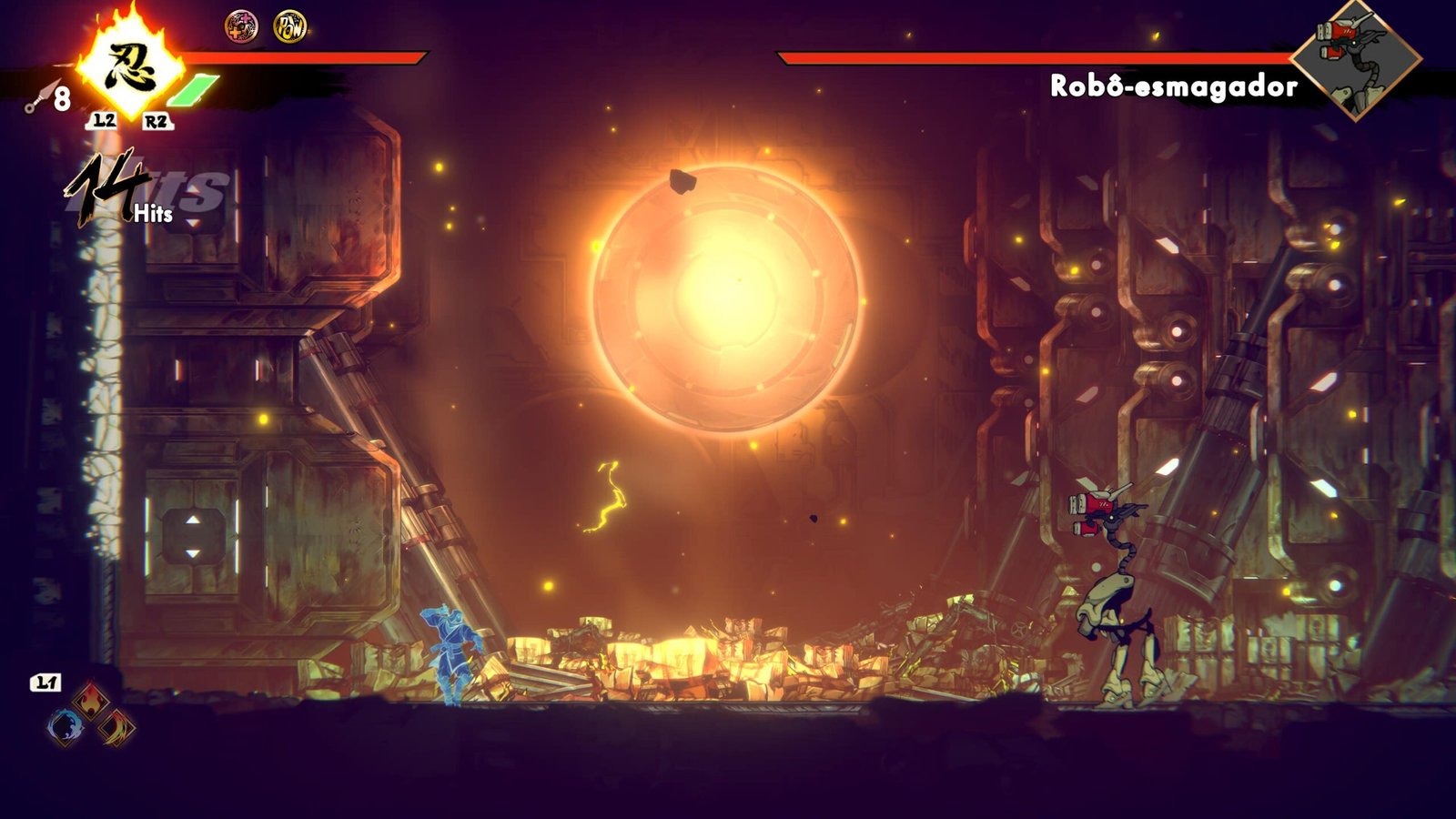The height and width of the screenshot is (819, 1456).
Task: Activate the orange slash ninpo icon
Action: [117, 727]
